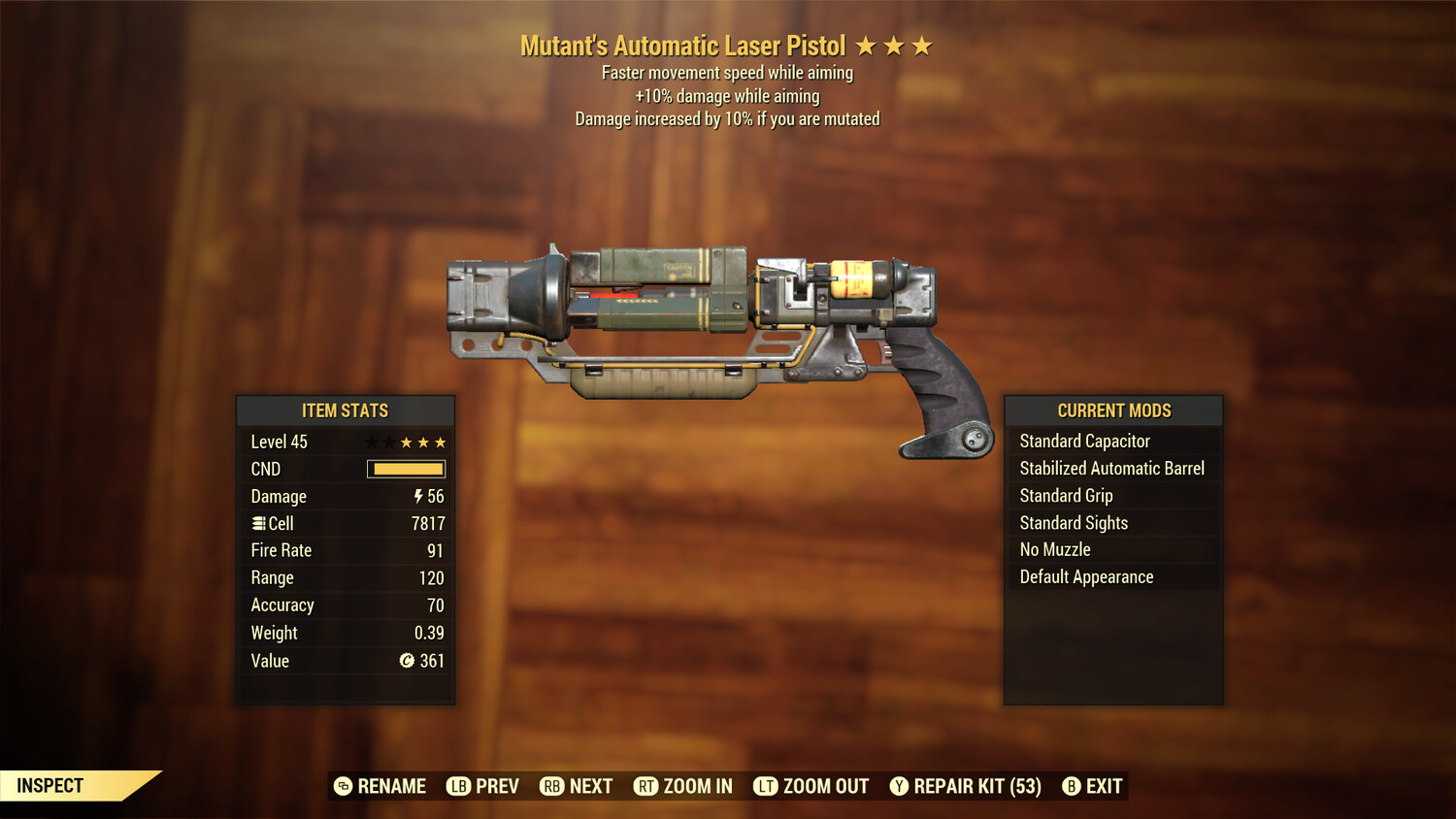The image size is (1456, 819).
Task: Click the B button icon beside EXIT
Action: 1072,786
